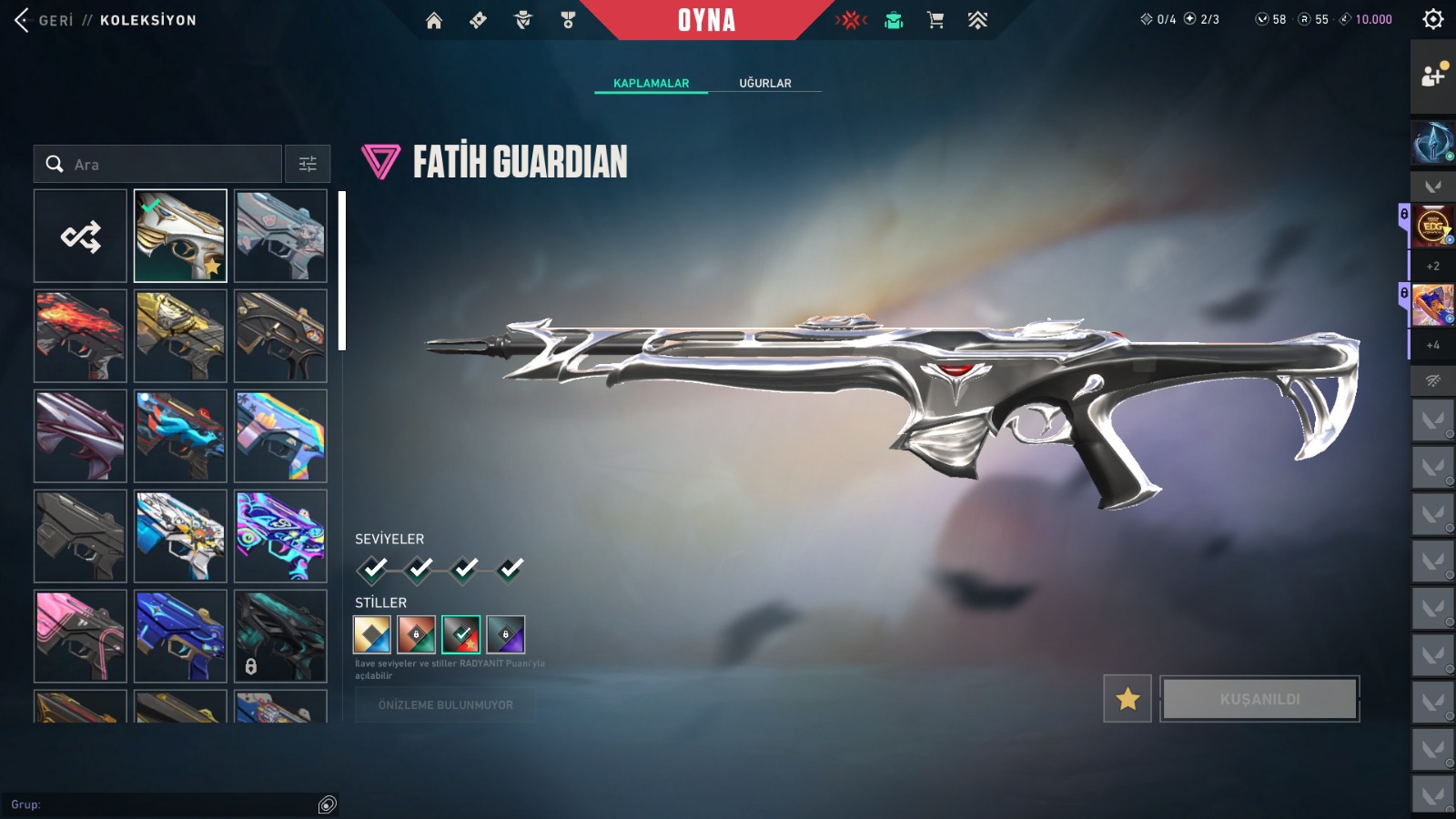
Task: Select the first level checkmark under SEVİYELER
Action: (373, 569)
